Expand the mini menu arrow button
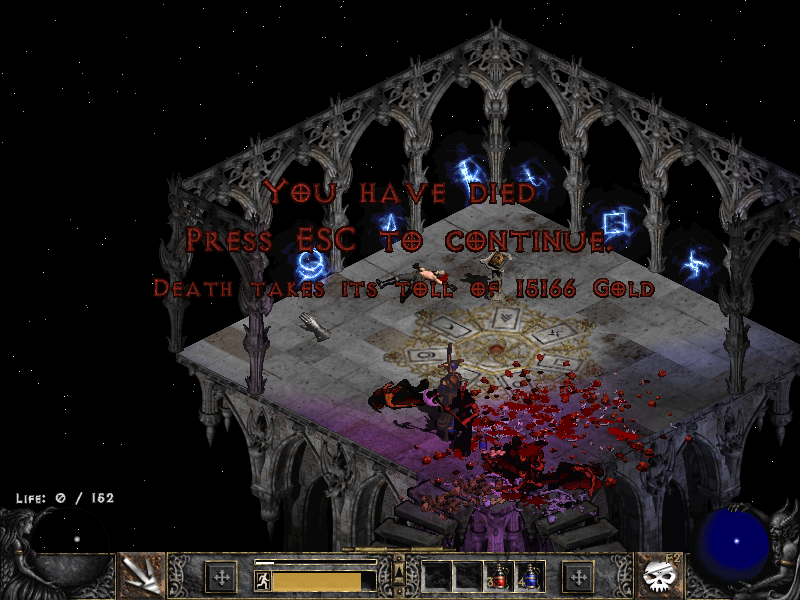Viewport: 800px width, 600px height. pyautogui.click(x=400, y=571)
